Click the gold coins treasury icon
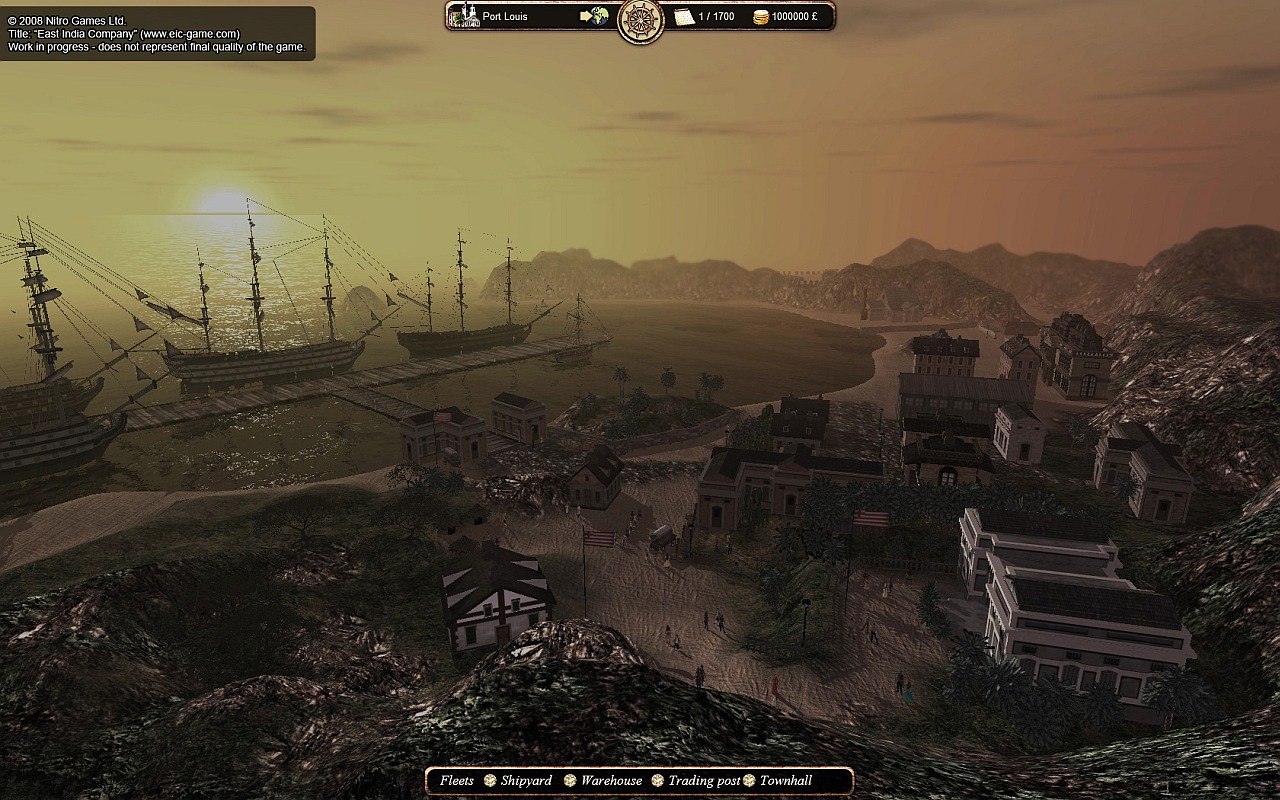The width and height of the screenshot is (1280, 800). (760, 17)
